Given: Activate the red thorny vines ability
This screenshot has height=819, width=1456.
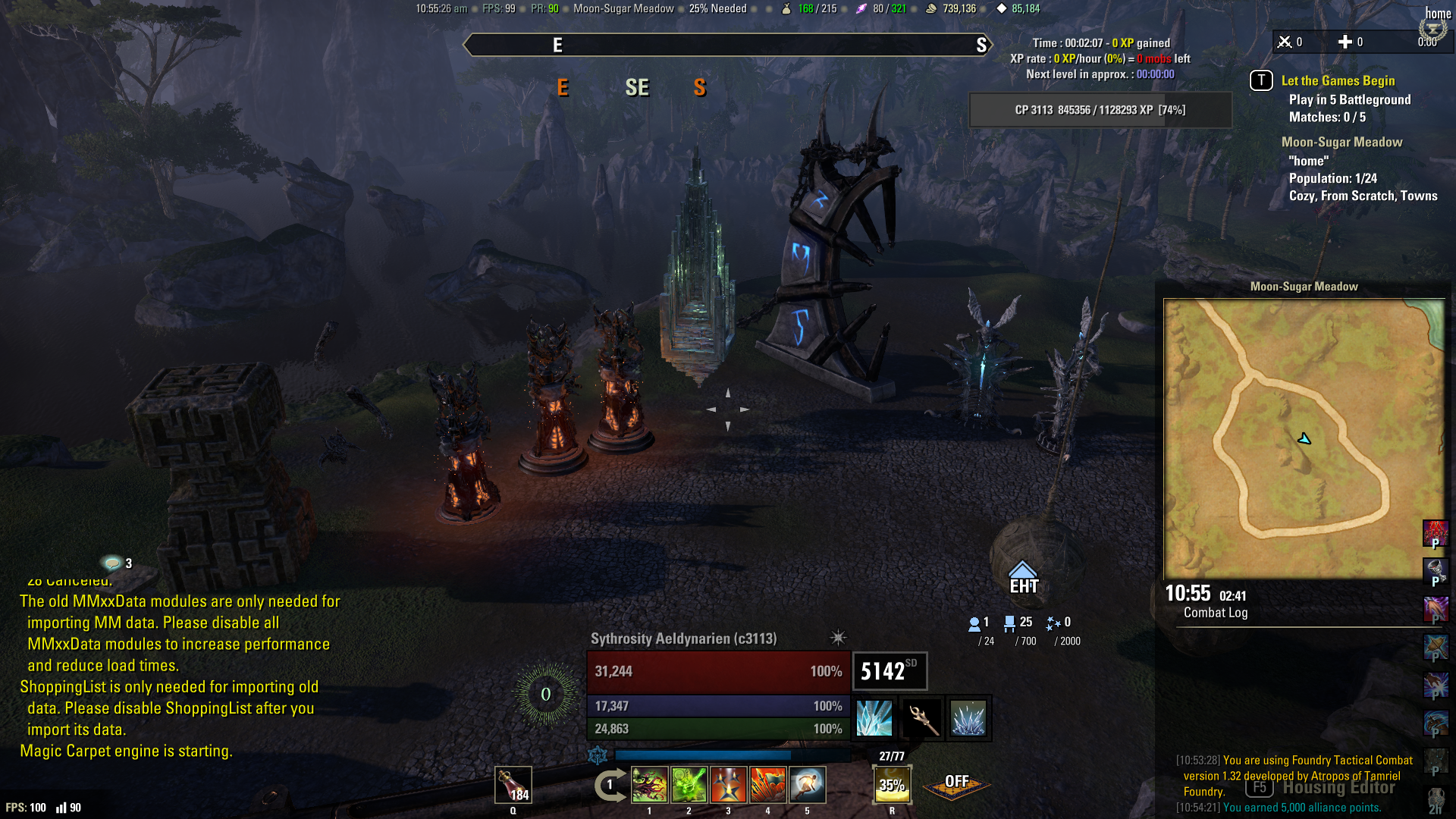Looking at the screenshot, I should pos(650,785).
